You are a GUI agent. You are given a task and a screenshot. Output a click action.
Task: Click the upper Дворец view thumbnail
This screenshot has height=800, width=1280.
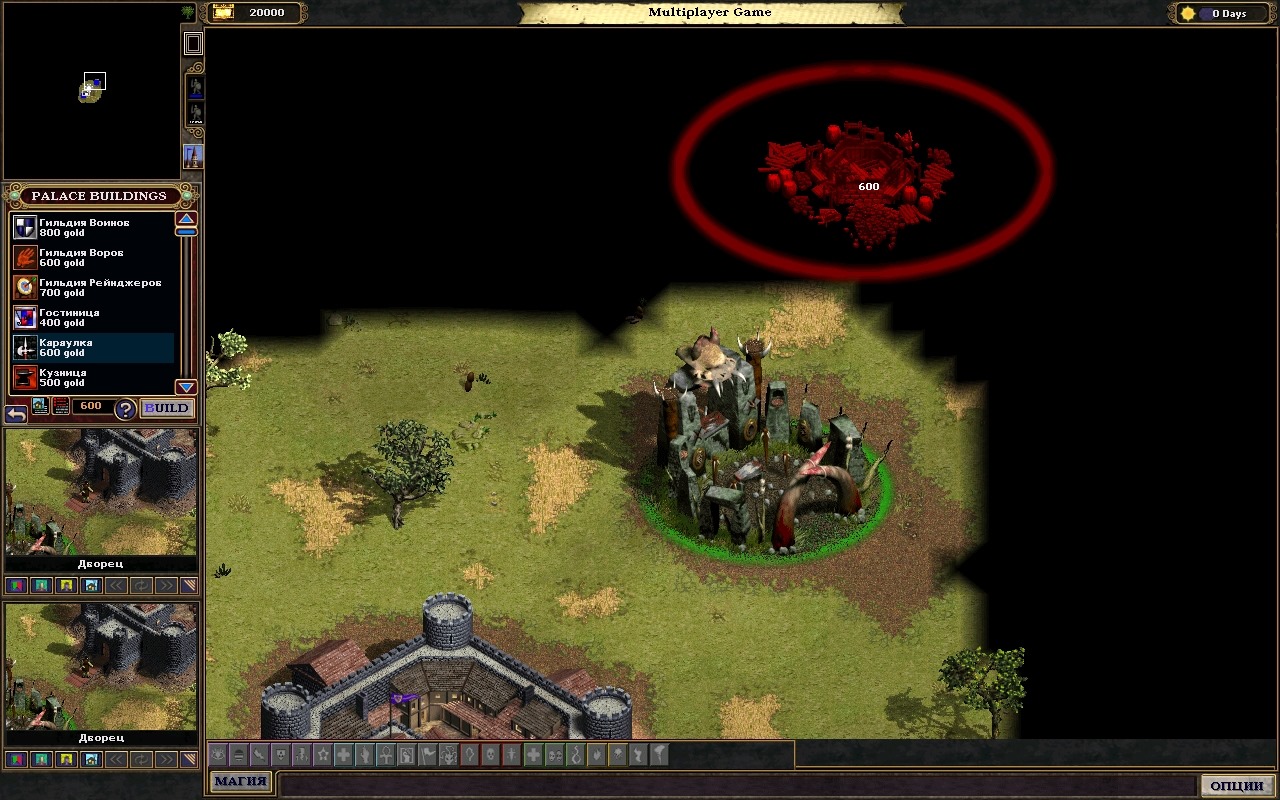click(x=101, y=492)
